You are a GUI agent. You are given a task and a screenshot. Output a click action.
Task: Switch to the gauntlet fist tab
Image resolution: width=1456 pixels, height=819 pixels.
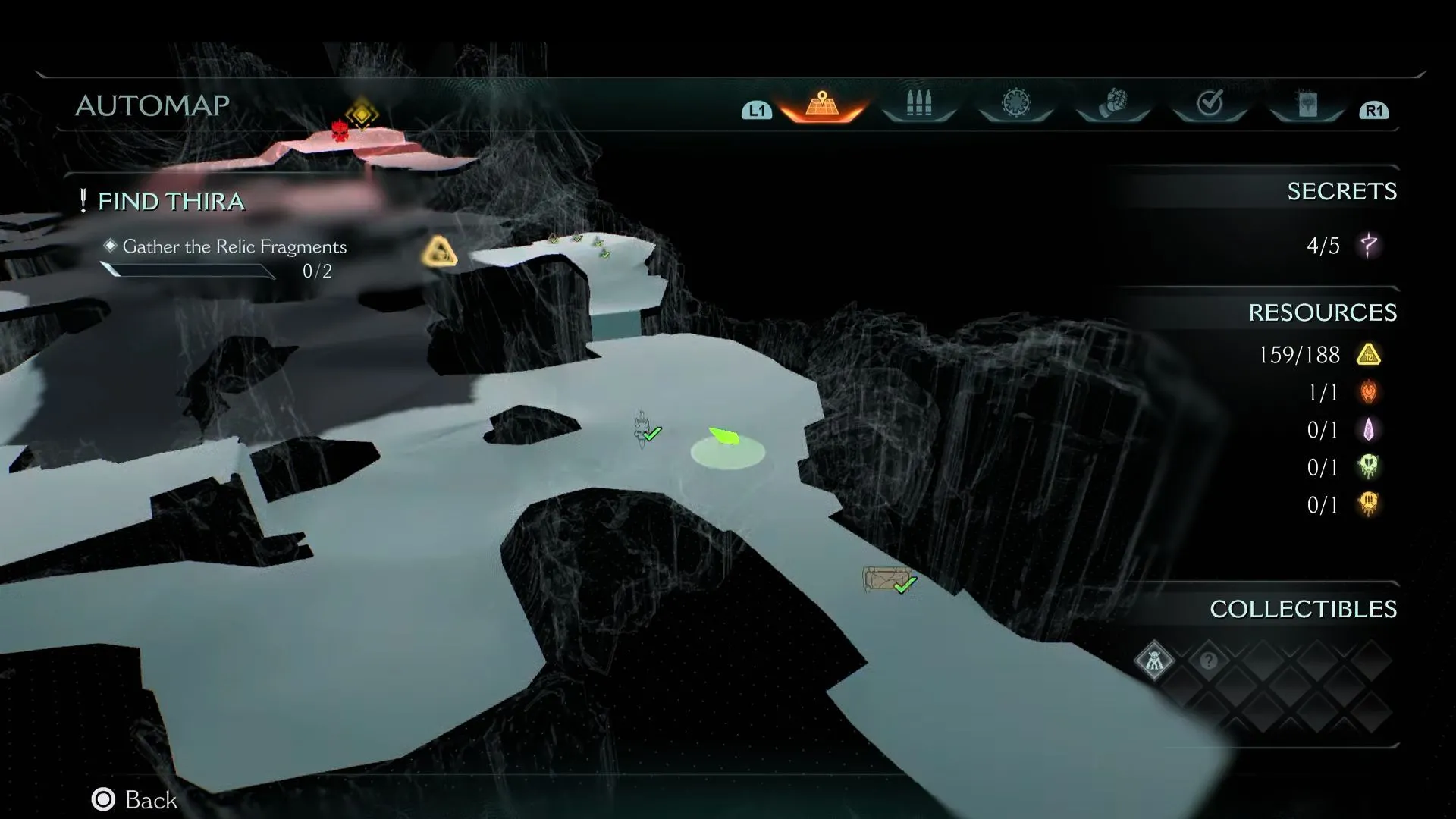click(1112, 104)
